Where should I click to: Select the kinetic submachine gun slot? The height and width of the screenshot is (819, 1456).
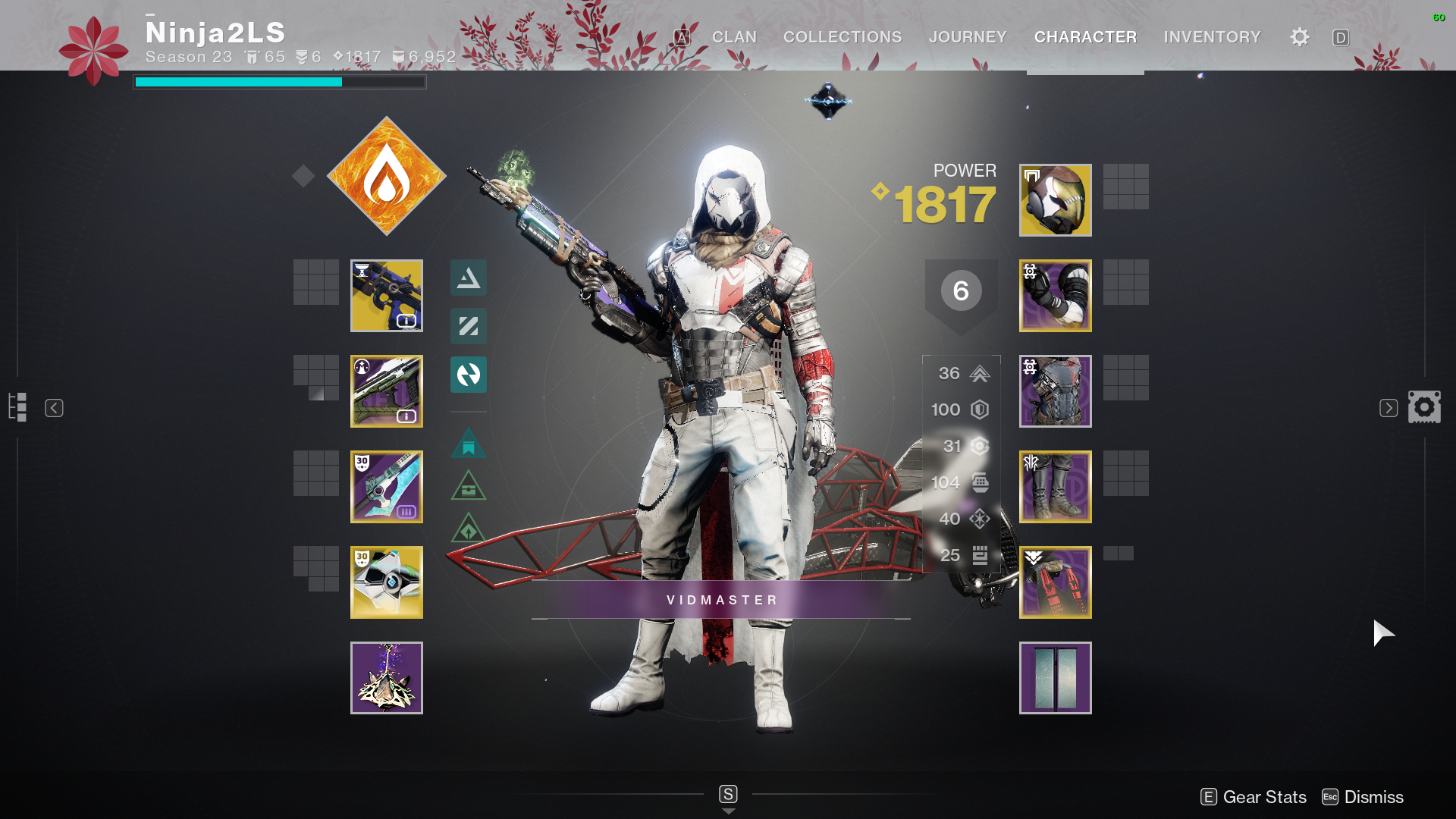click(387, 296)
